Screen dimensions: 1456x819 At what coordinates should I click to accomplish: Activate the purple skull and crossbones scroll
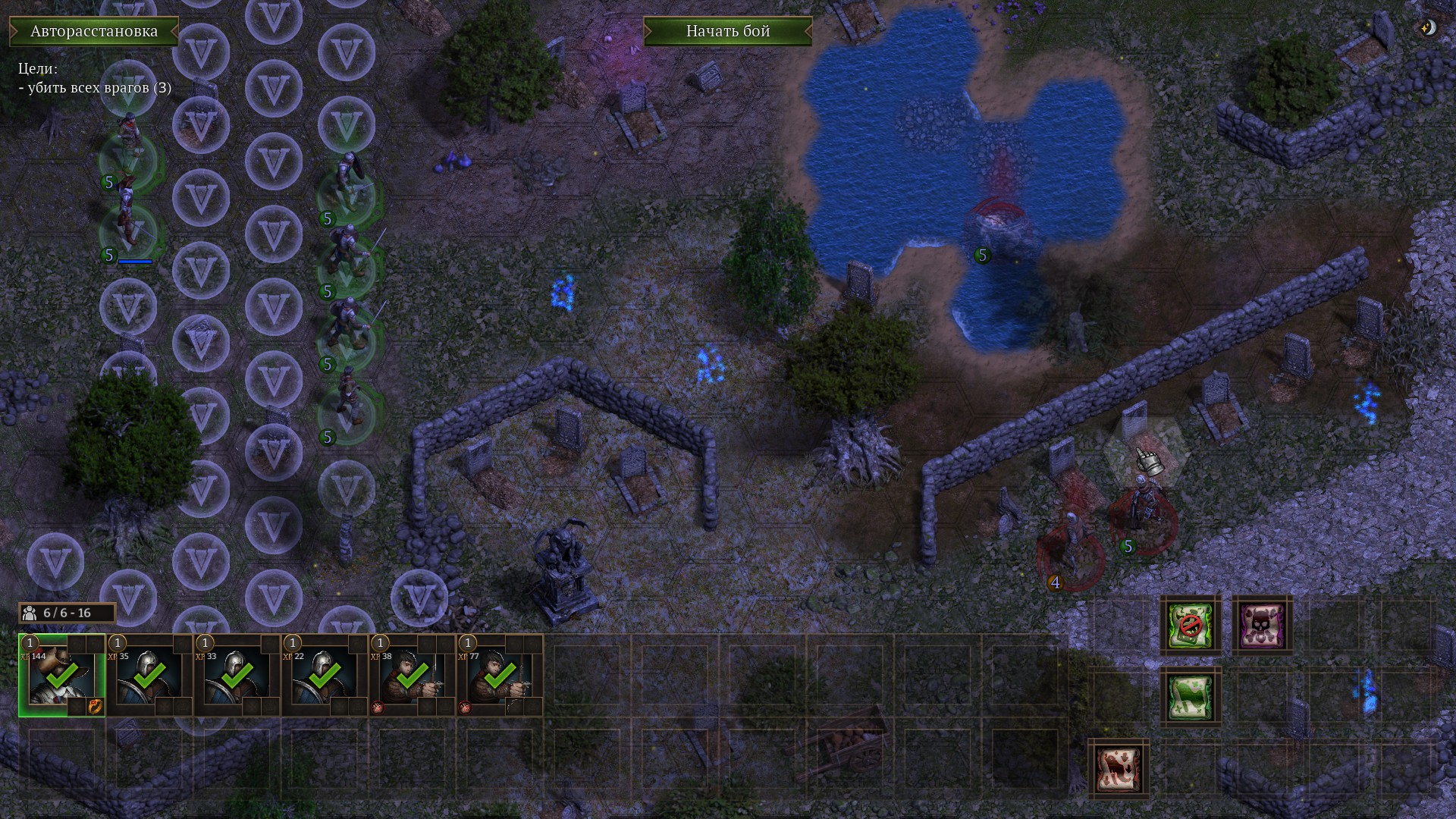[1262, 626]
